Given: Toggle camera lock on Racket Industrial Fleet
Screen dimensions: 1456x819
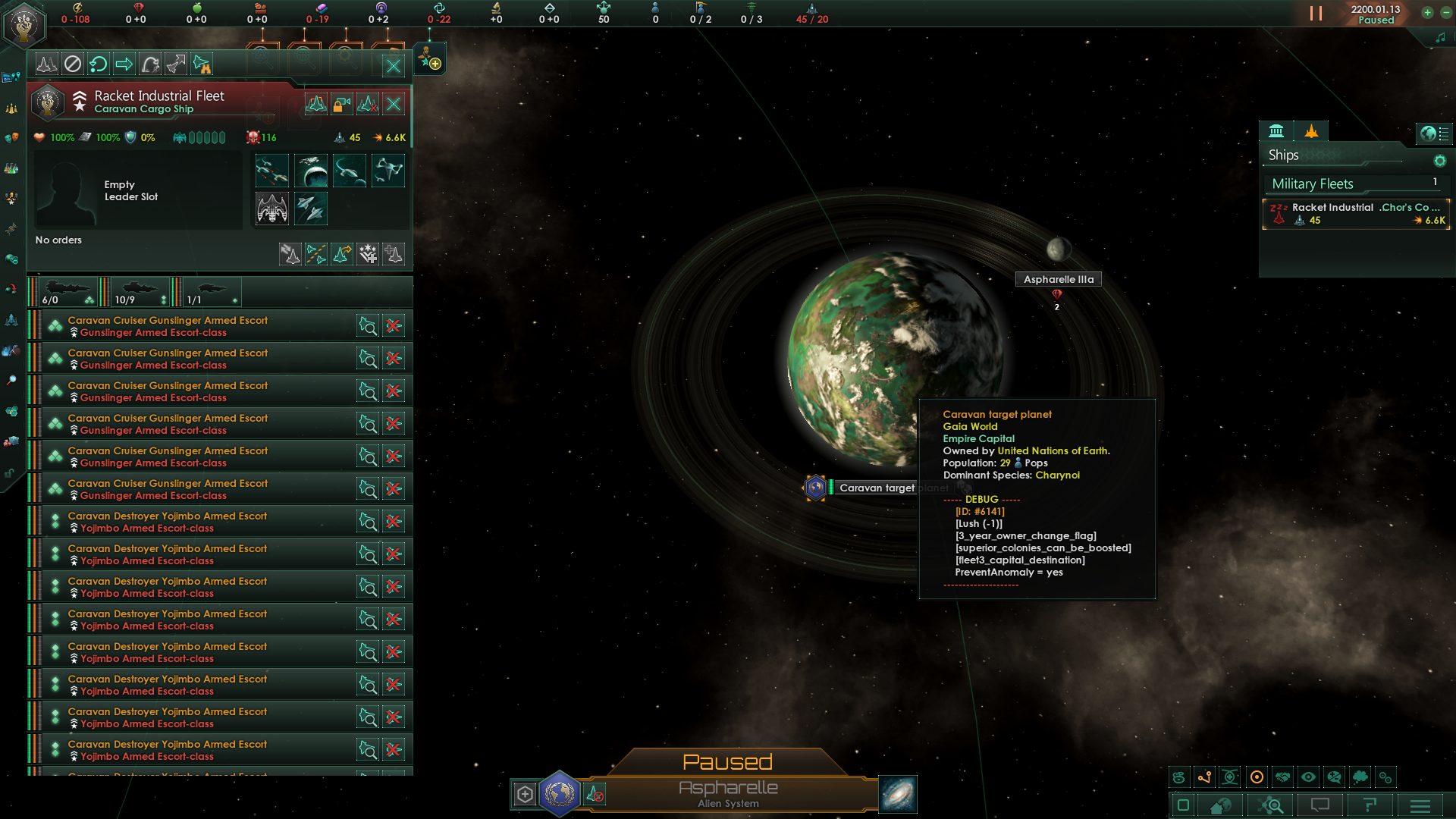Looking at the screenshot, I should pyautogui.click(x=342, y=104).
